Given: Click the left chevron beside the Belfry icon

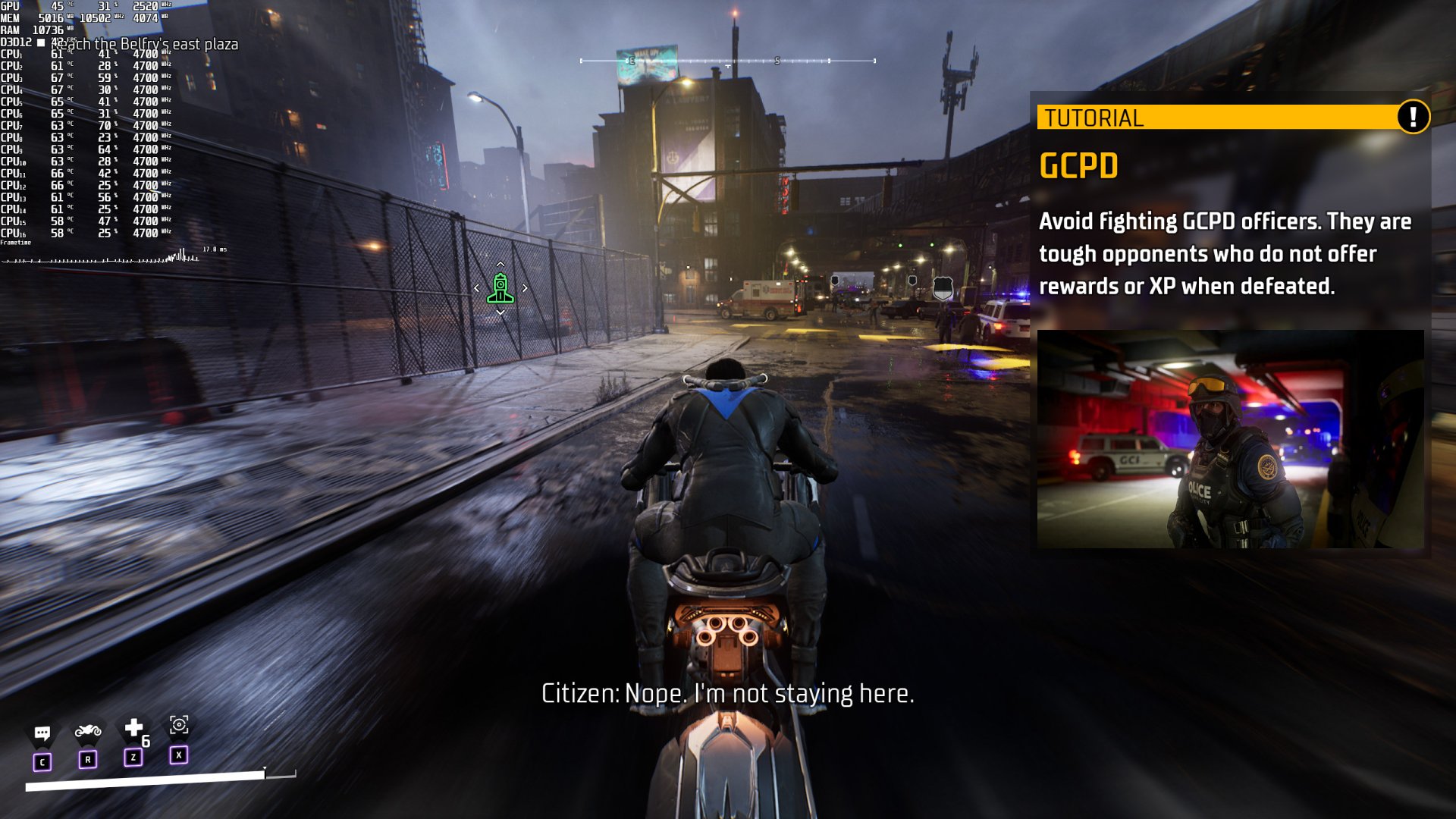Looking at the screenshot, I should (478, 288).
